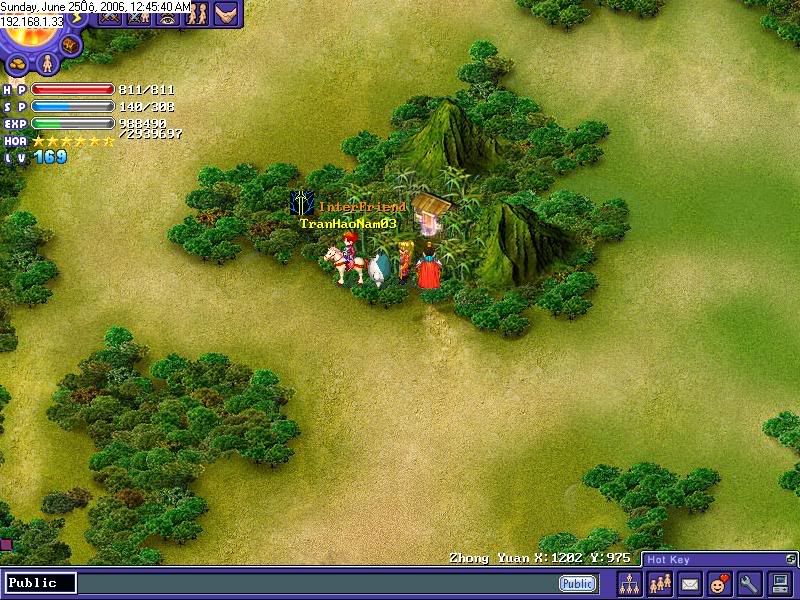Image resolution: width=800 pixels, height=600 pixels.
Task: Open the organization hierarchy chart icon
Action: 630,584
